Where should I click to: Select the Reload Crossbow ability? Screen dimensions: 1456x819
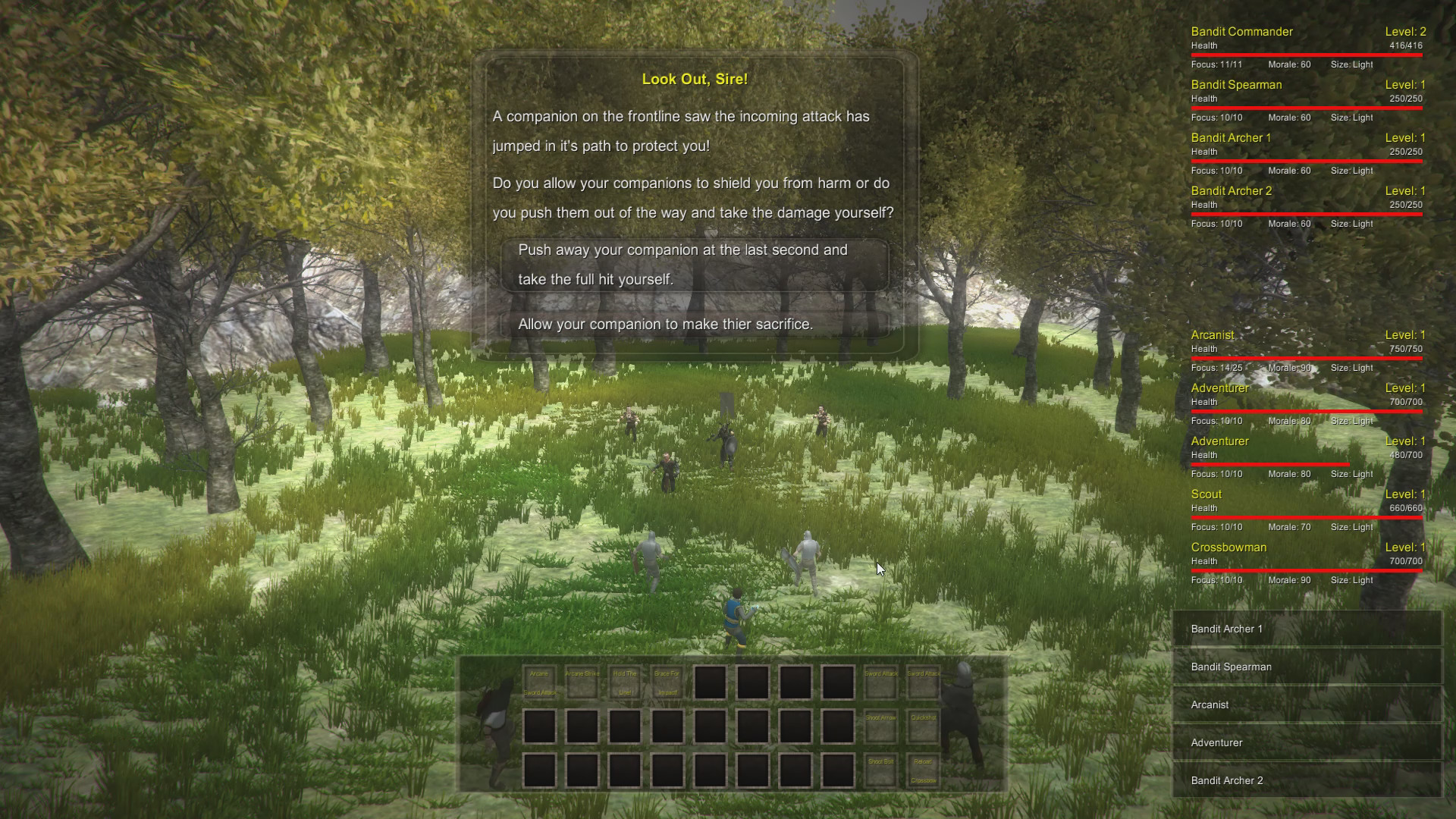pos(923,768)
